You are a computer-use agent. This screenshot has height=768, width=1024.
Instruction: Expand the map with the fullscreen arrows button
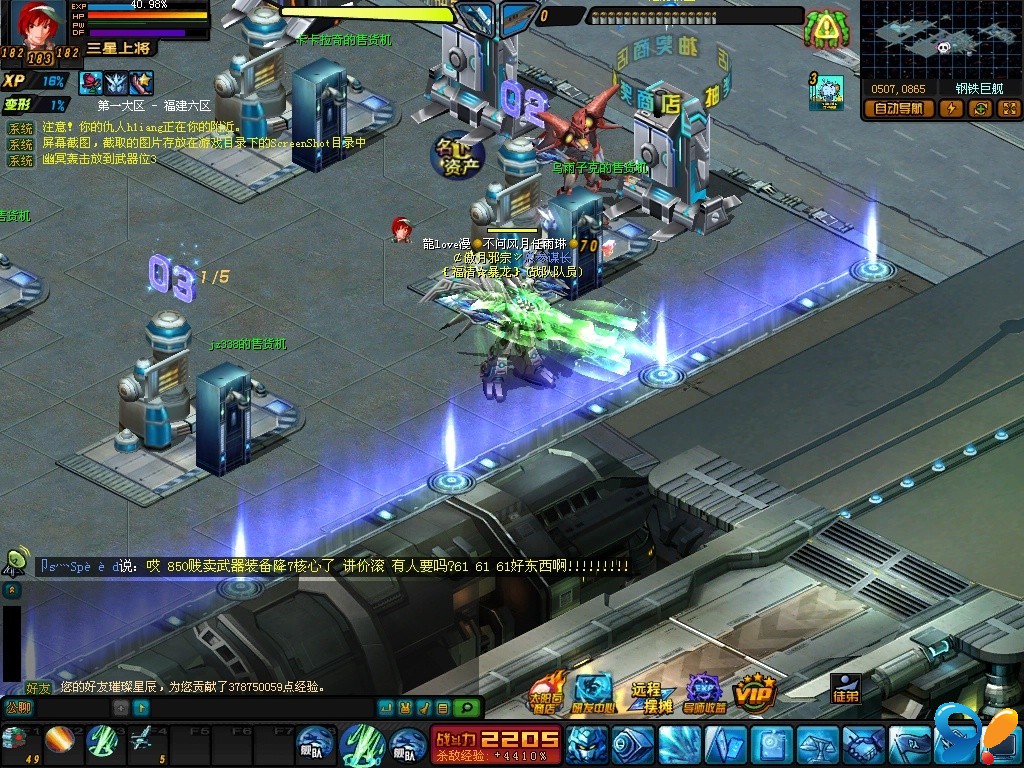pyautogui.click(x=1008, y=109)
